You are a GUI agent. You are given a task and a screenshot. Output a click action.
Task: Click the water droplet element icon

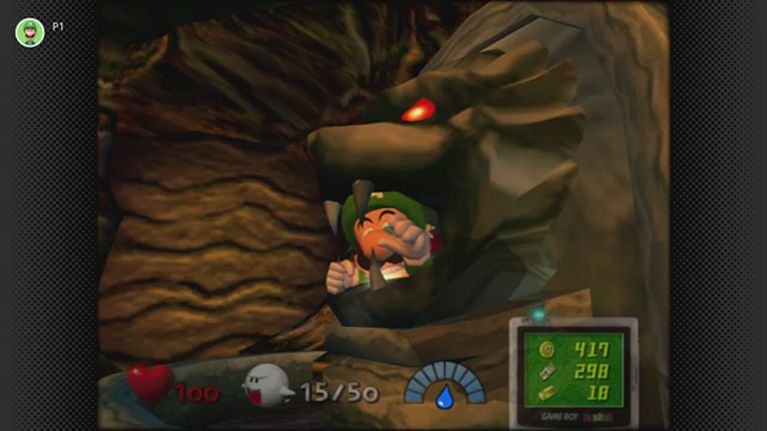click(444, 397)
